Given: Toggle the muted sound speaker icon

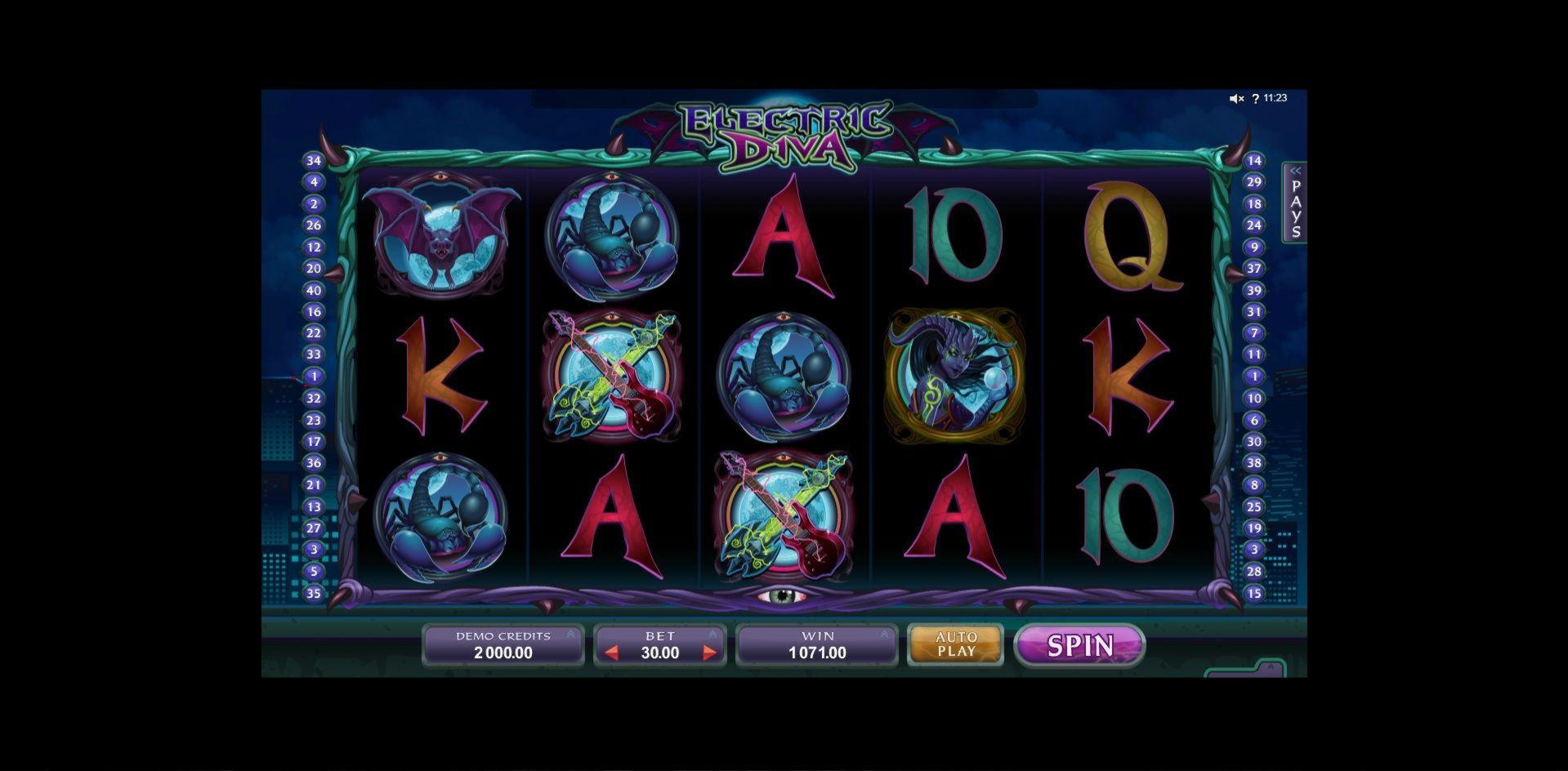Looking at the screenshot, I should (x=1236, y=99).
